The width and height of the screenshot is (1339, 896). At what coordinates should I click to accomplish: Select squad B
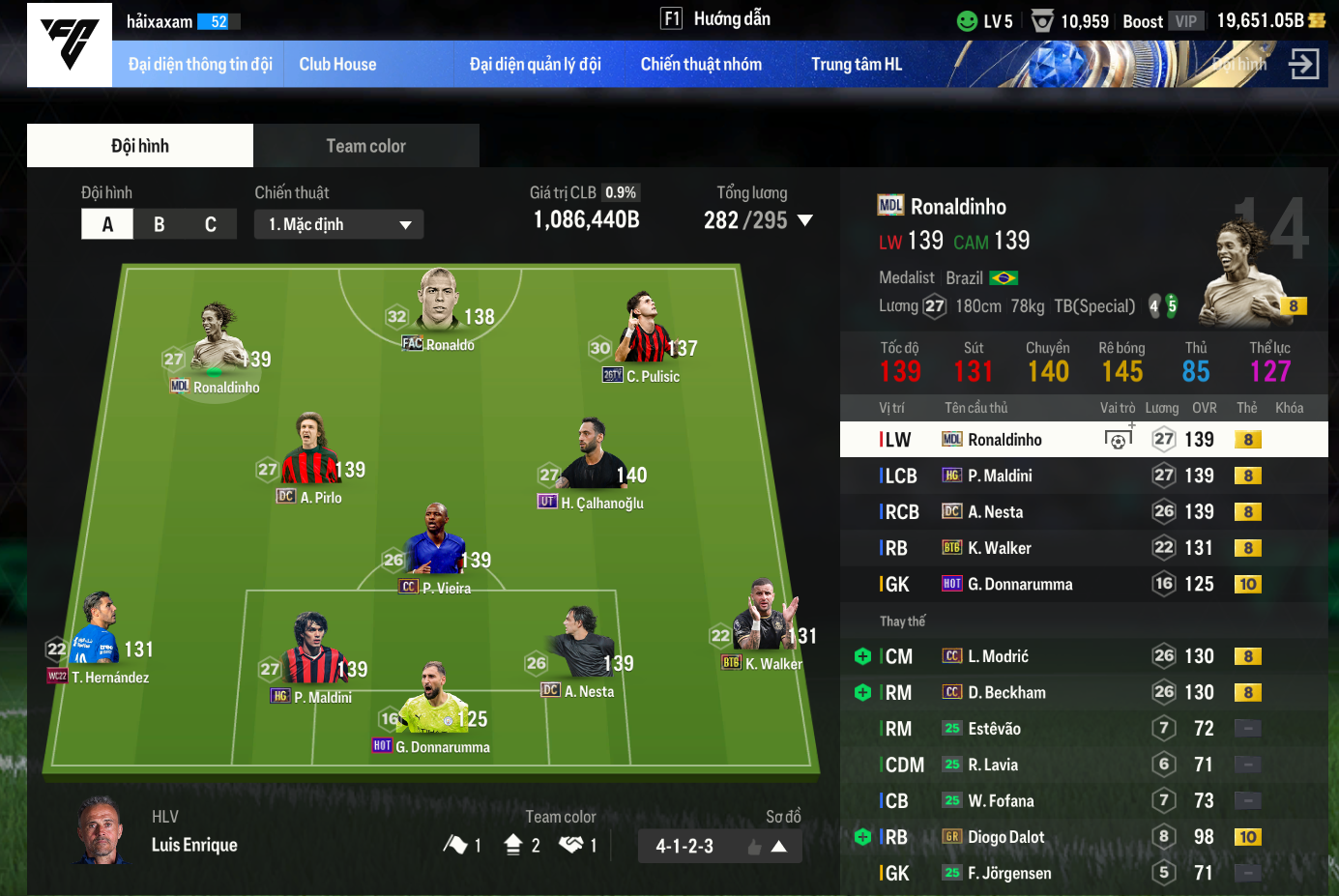point(160,224)
